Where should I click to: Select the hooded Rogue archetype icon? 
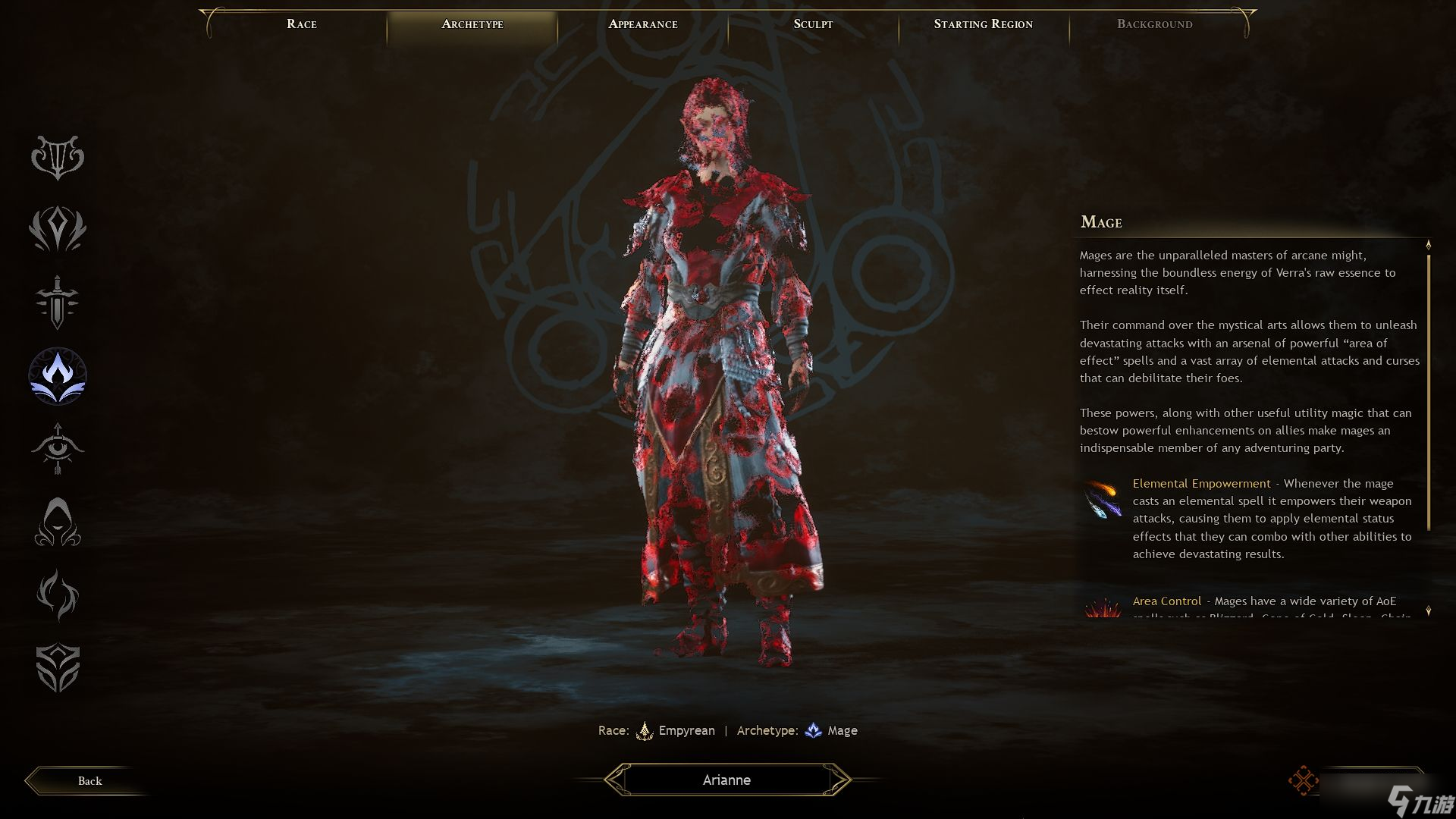[x=58, y=522]
